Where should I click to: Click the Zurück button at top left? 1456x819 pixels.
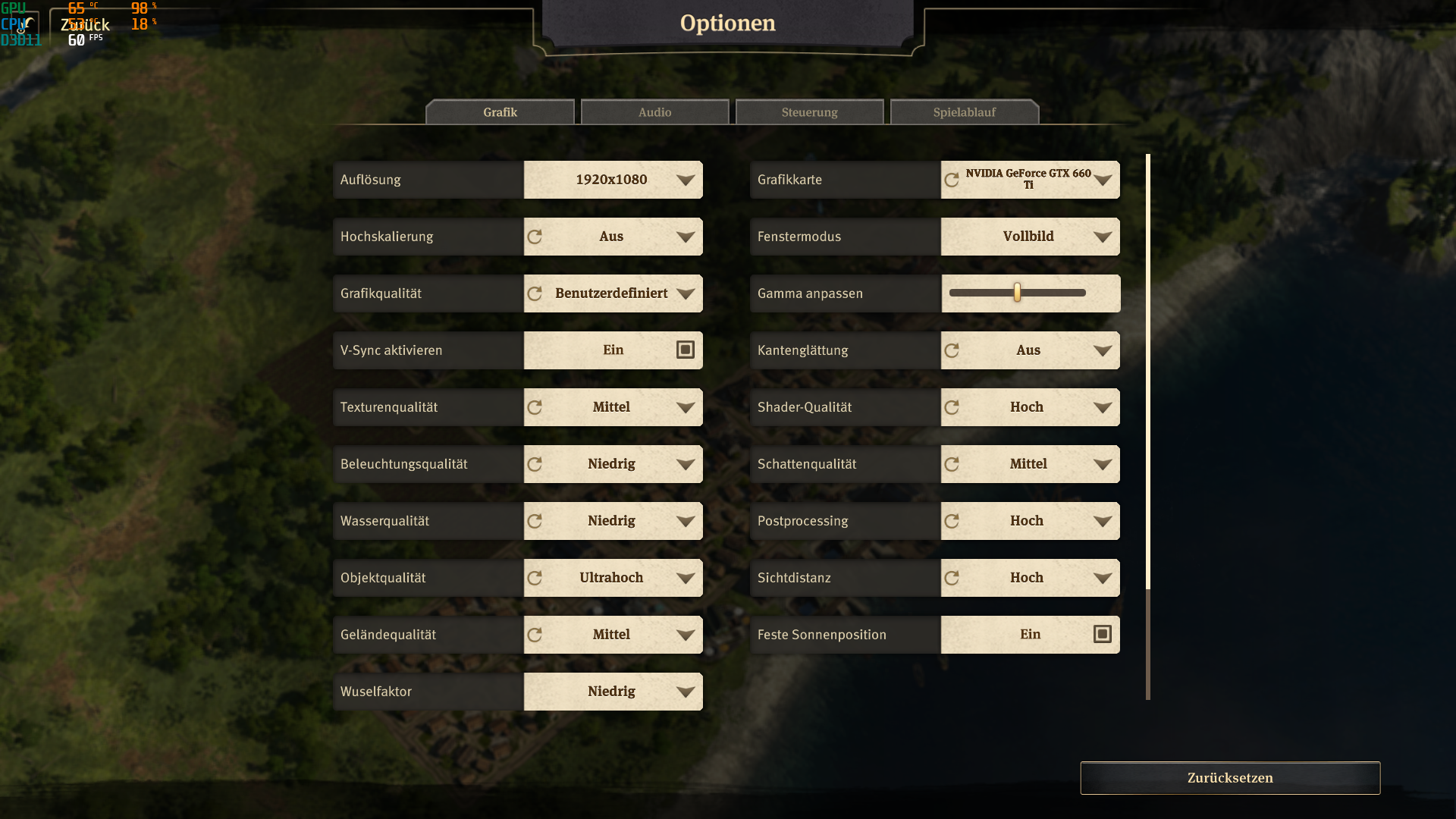tap(85, 25)
